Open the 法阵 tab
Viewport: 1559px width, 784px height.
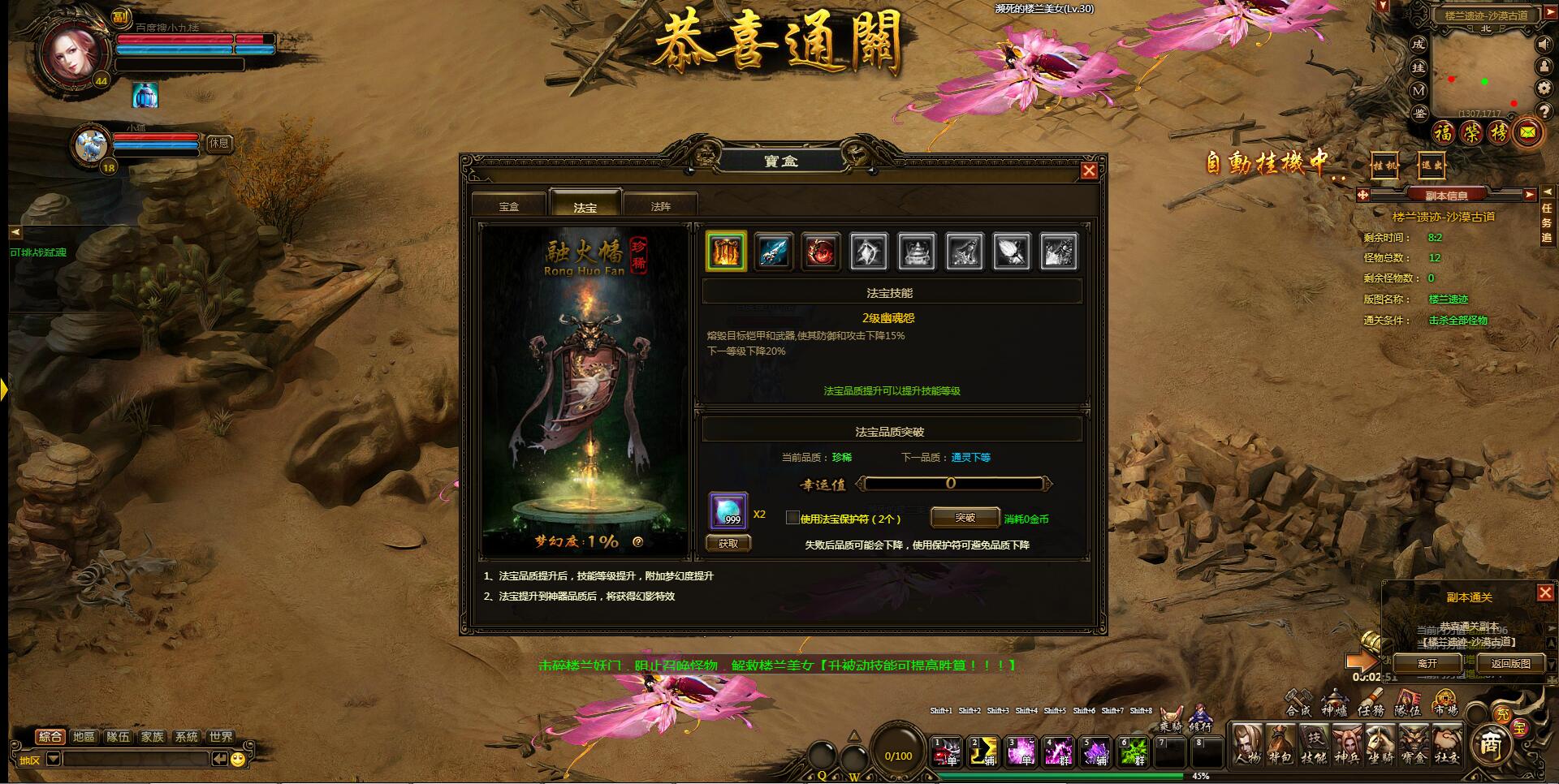[x=660, y=206]
